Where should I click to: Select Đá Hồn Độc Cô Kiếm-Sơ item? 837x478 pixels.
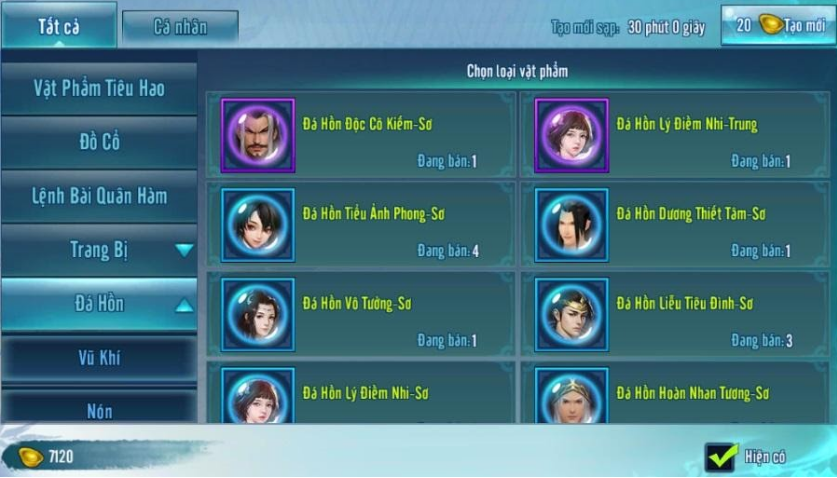362,135
